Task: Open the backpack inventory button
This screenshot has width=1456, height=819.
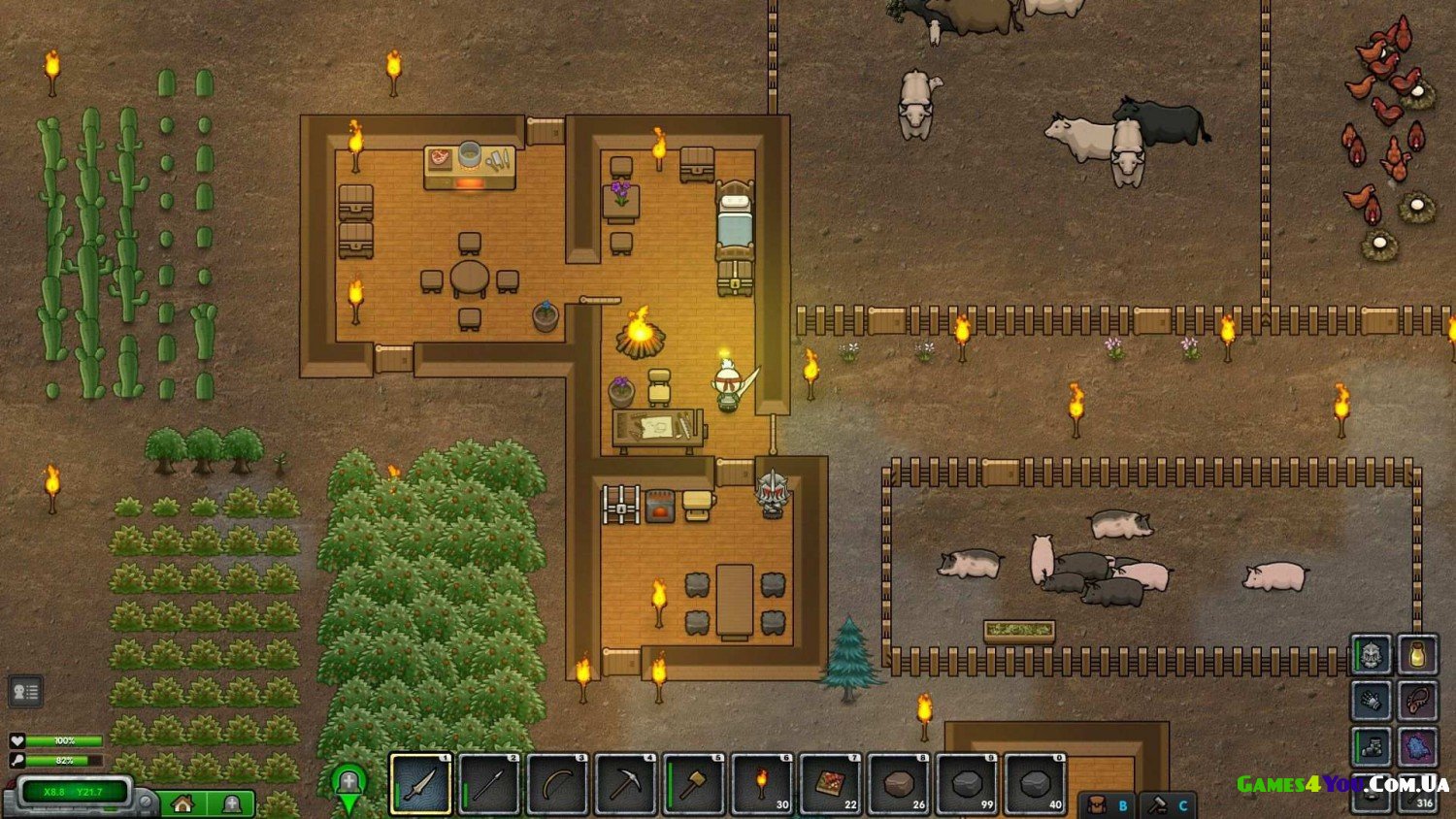Action: pyautogui.click(x=1107, y=805)
